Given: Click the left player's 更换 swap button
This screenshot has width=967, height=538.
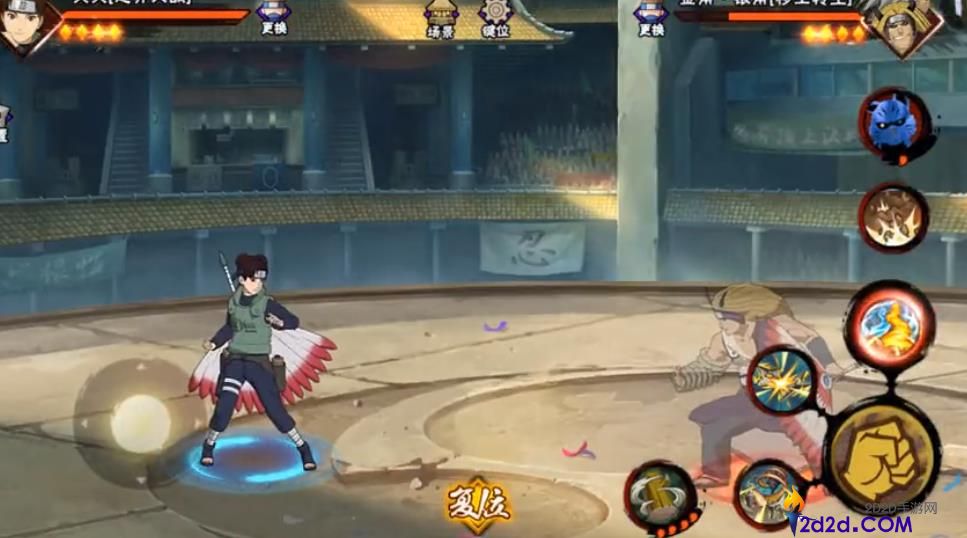Looking at the screenshot, I should click(x=274, y=18).
